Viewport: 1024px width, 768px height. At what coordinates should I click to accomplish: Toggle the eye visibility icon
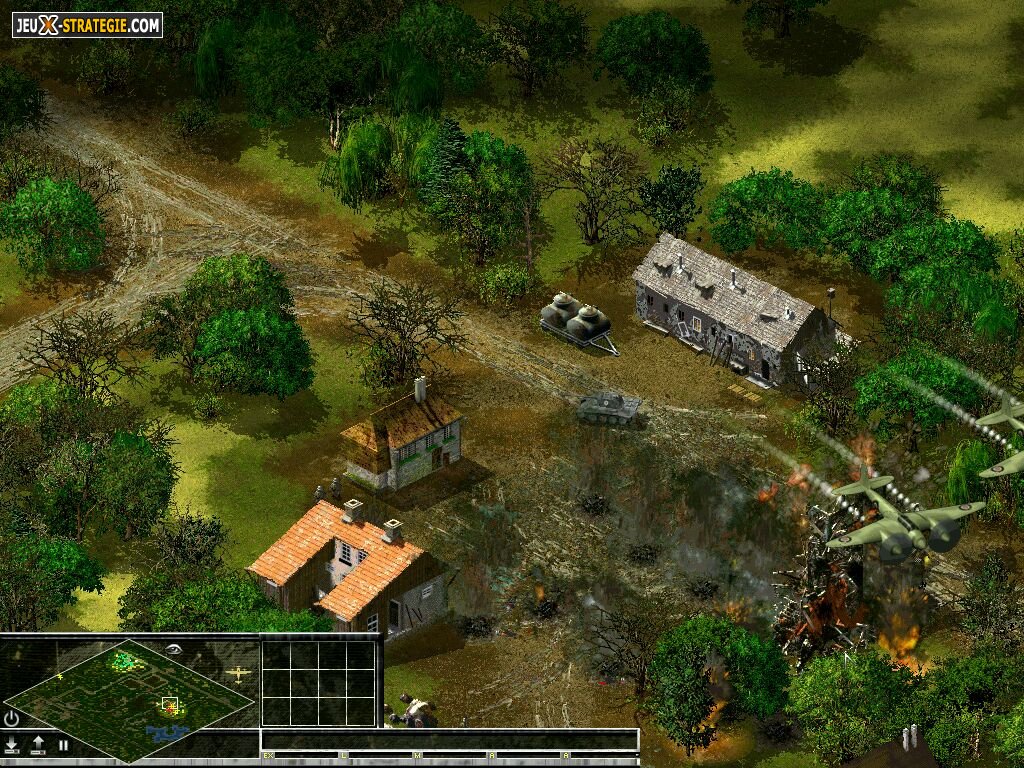(174, 649)
